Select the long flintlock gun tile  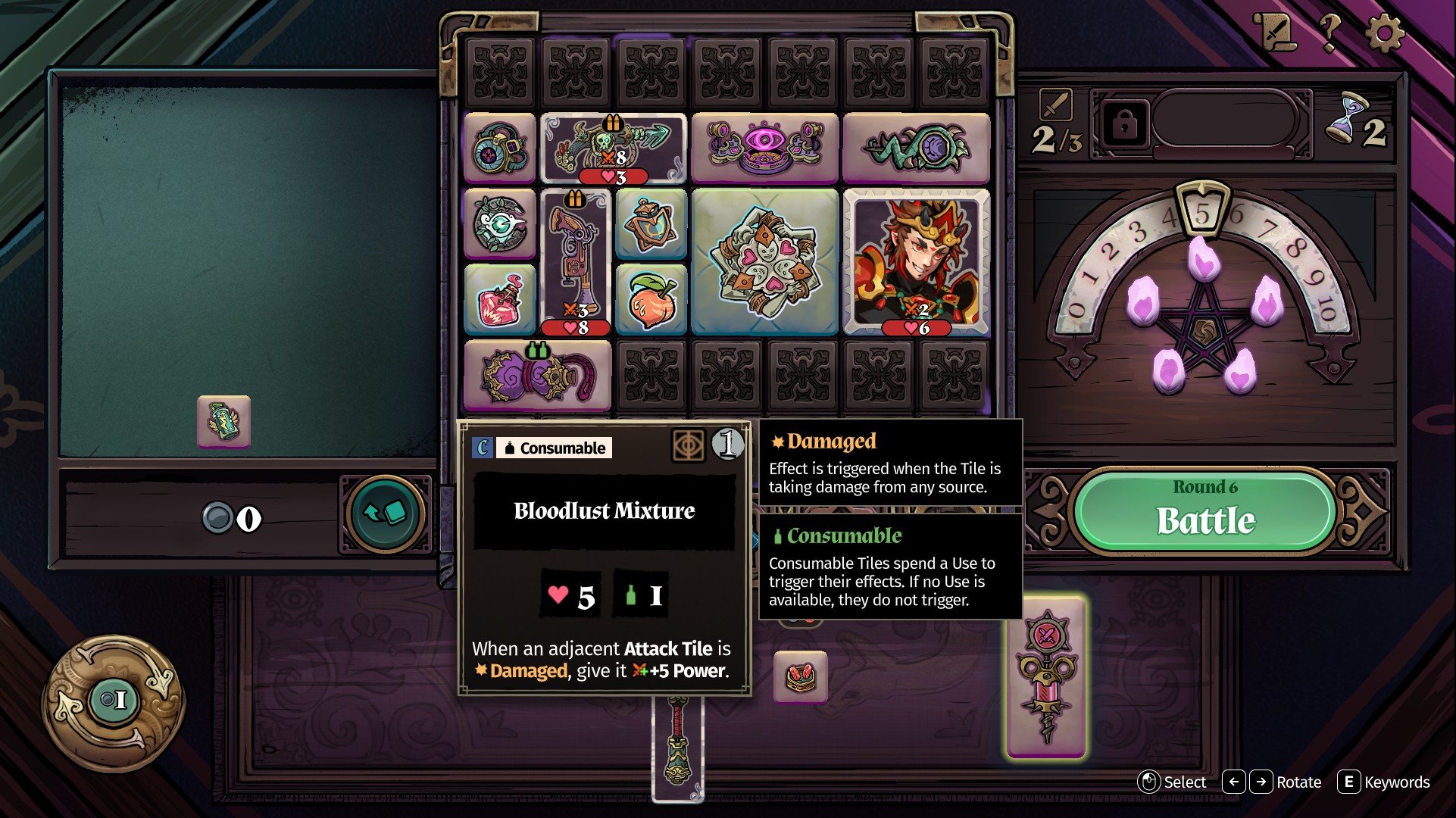[x=575, y=261]
